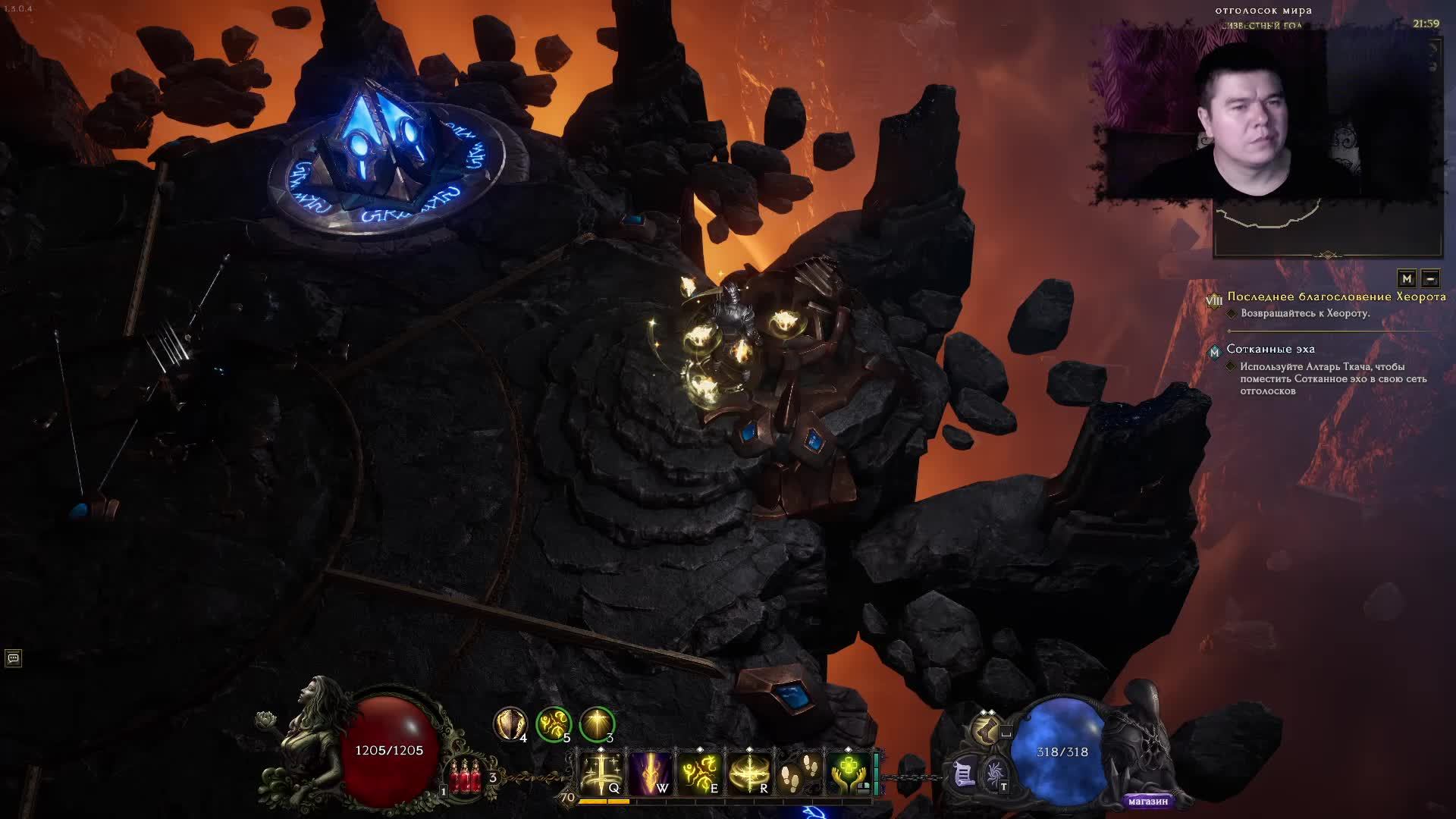Click the minimap panel
1456x819 pixels.
[x=1327, y=227]
